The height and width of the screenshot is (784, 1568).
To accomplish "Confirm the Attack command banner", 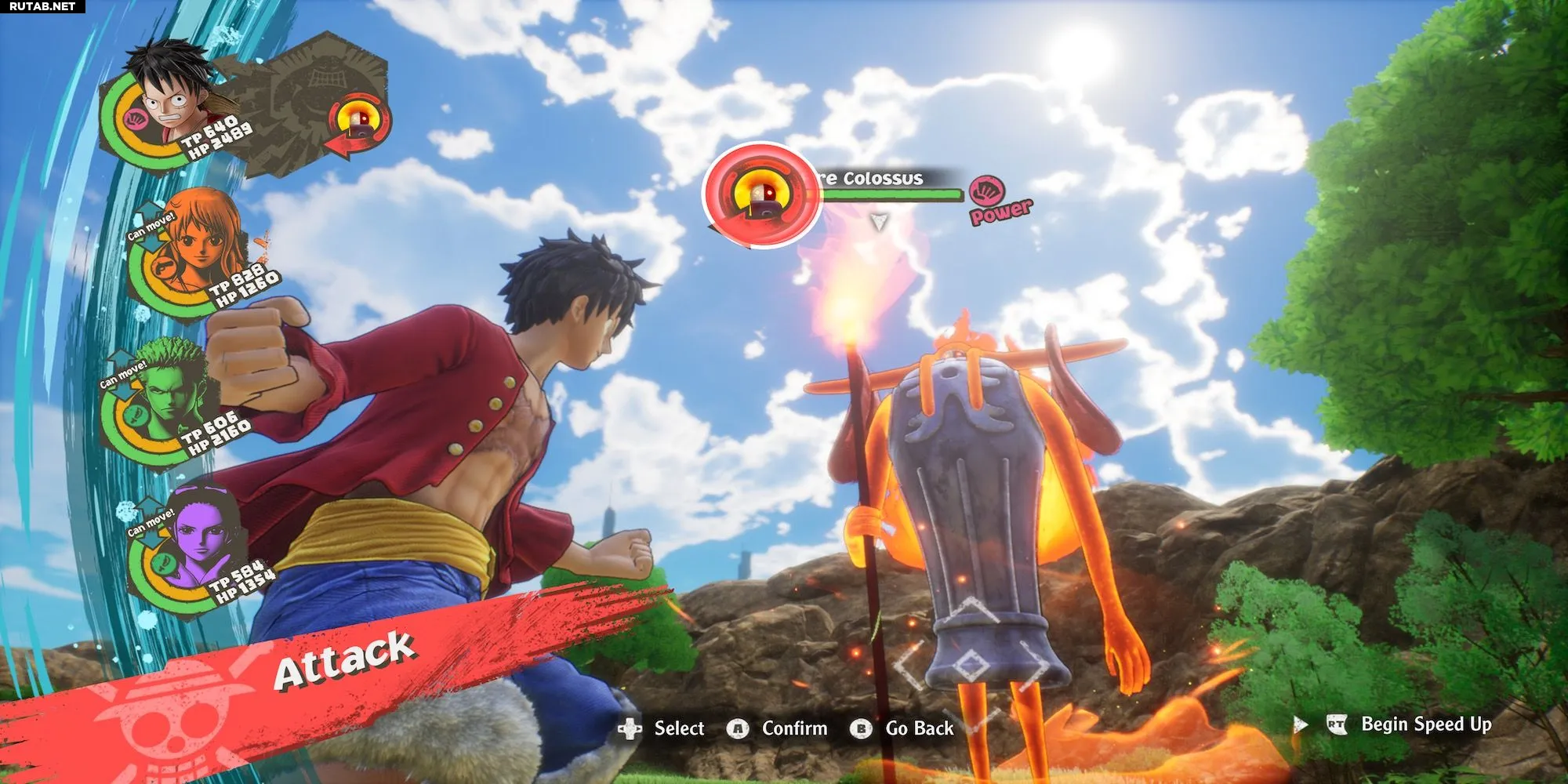I will click(343, 660).
